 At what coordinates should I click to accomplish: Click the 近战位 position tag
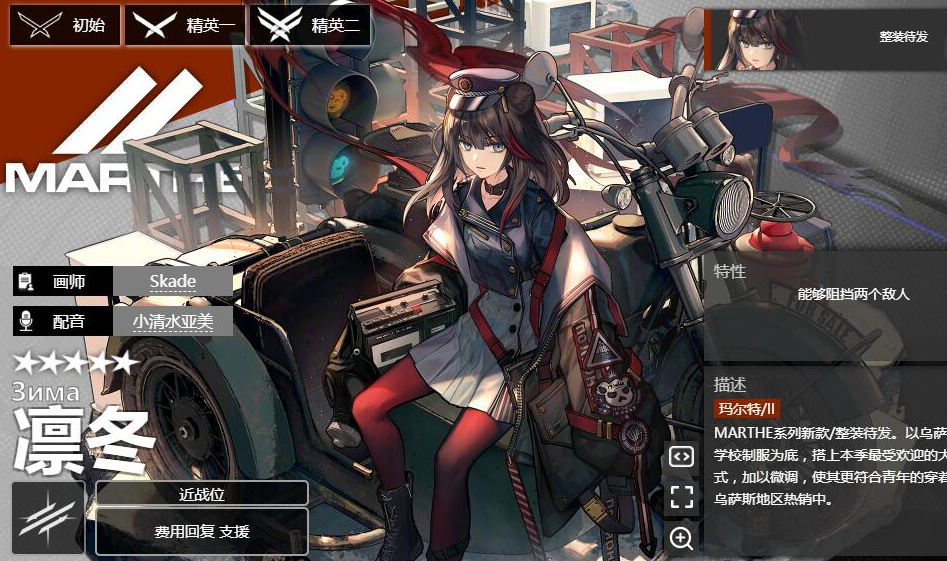click(202, 494)
